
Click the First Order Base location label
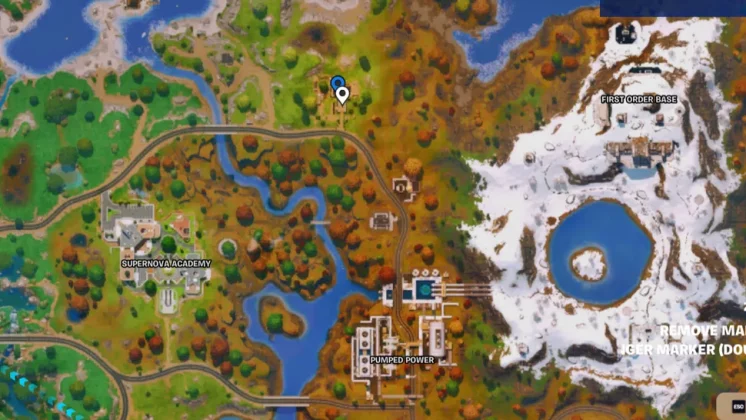[x=639, y=100]
